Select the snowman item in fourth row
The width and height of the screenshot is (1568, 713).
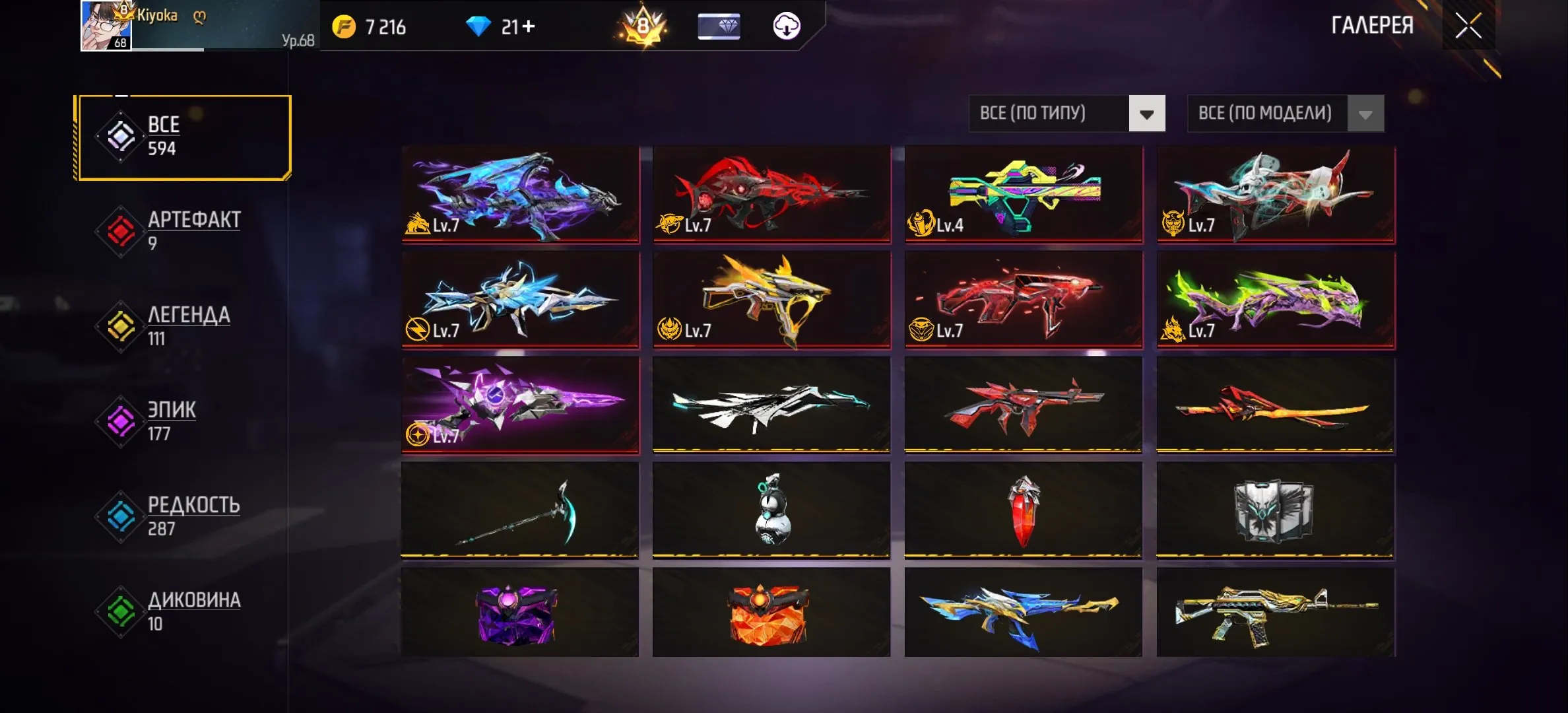771,512
